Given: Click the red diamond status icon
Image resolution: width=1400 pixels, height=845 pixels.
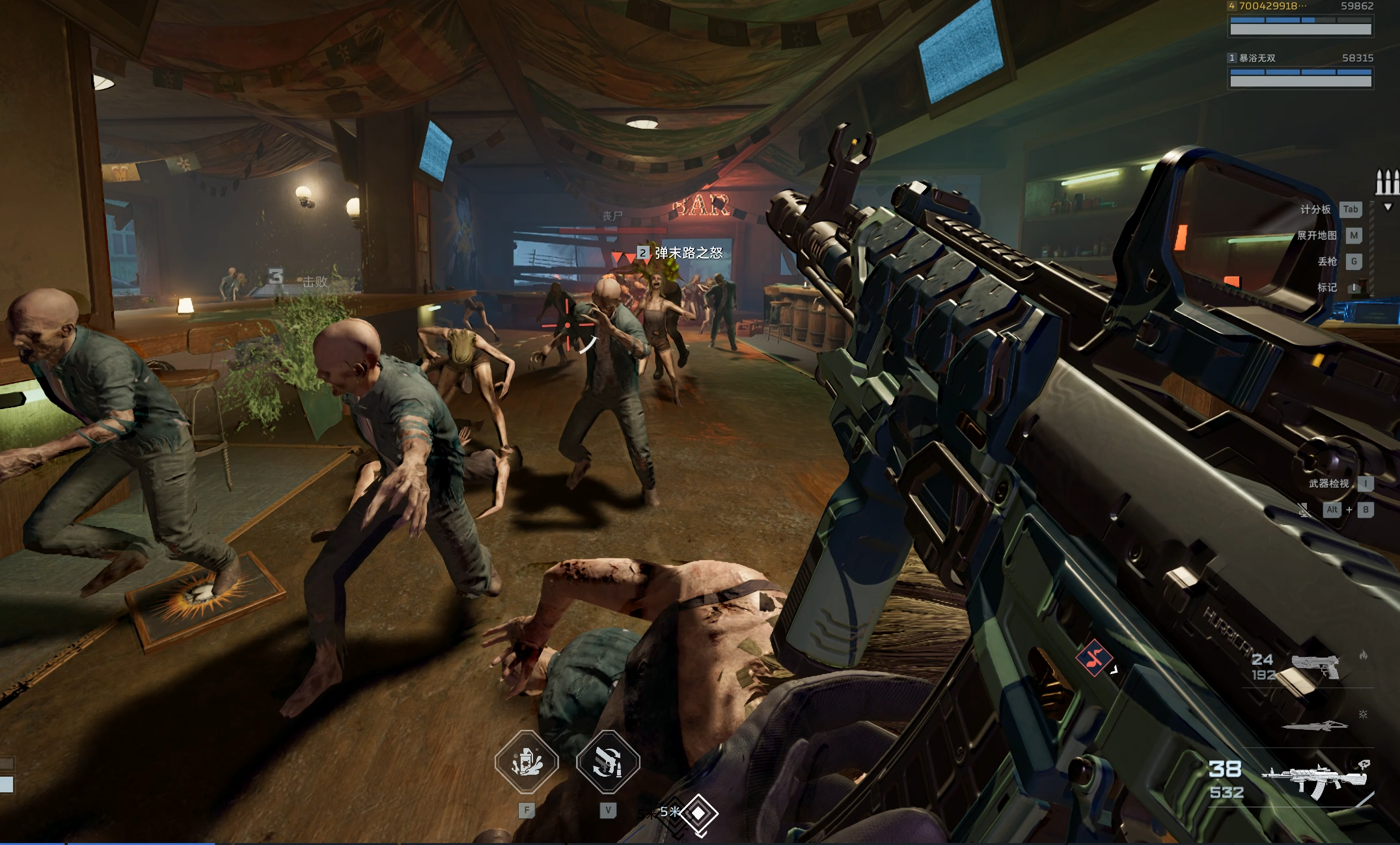Looking at the screenshot, I should 1094,658.
